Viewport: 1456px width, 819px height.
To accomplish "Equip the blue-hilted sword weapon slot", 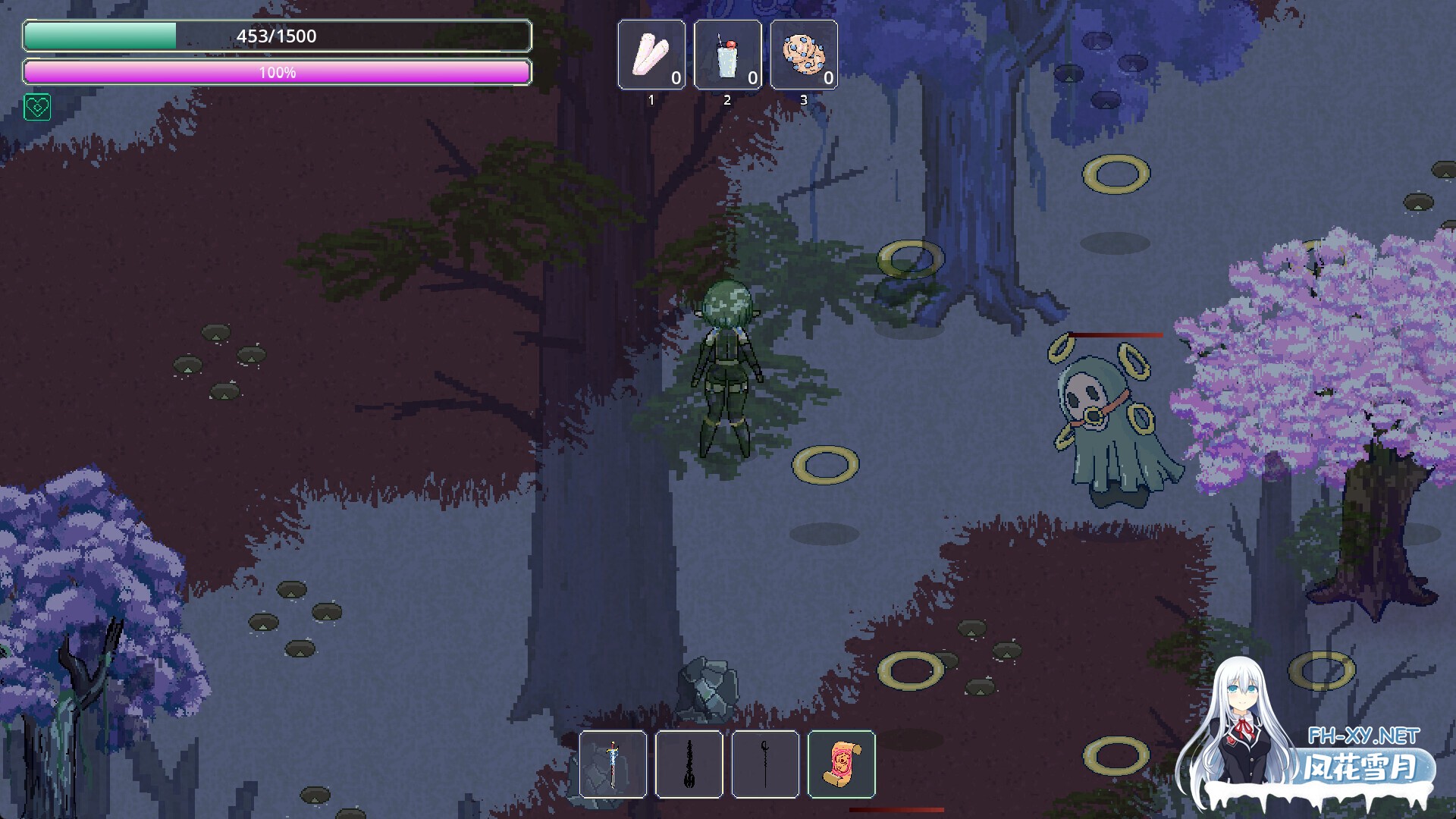I will point(613,764).
